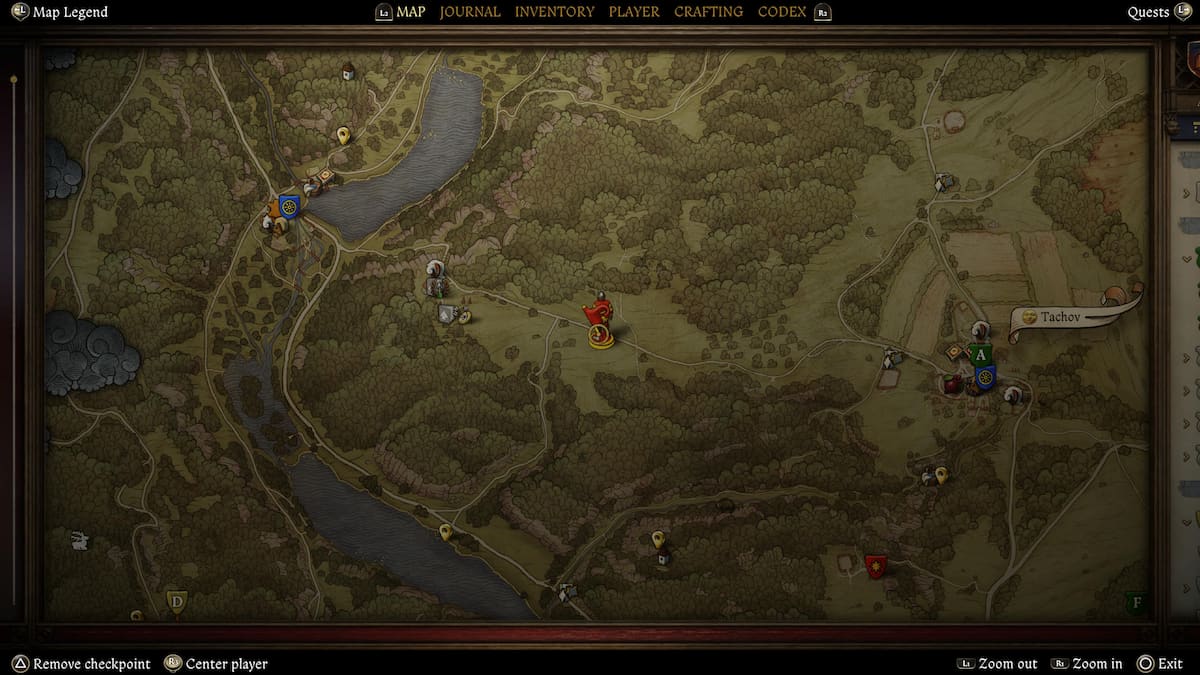The height and width of the screenshot is (675, 1200).
Task: Click the green quest marker A
Action: coord(981,355)
